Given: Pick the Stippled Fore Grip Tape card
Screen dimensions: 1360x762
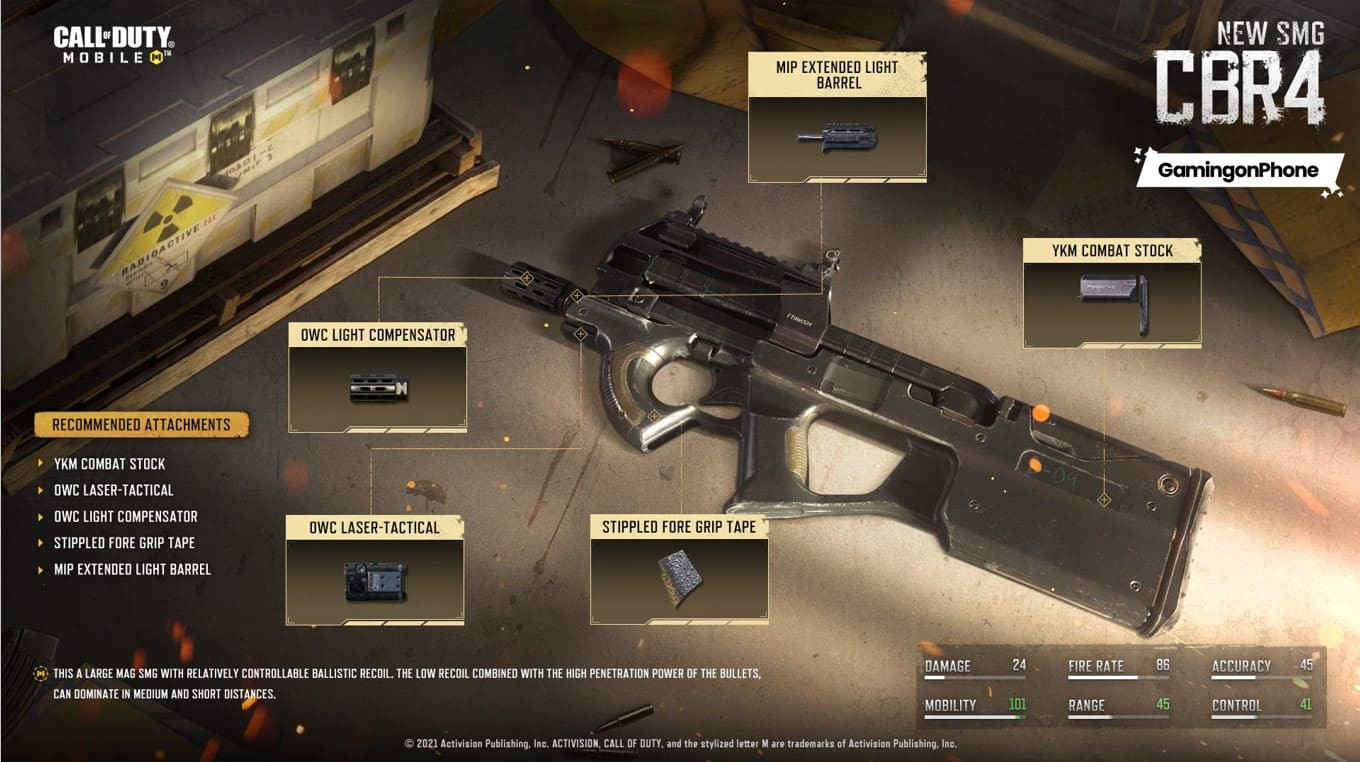Looking at the screenshot, I should [x=679, y=570].
